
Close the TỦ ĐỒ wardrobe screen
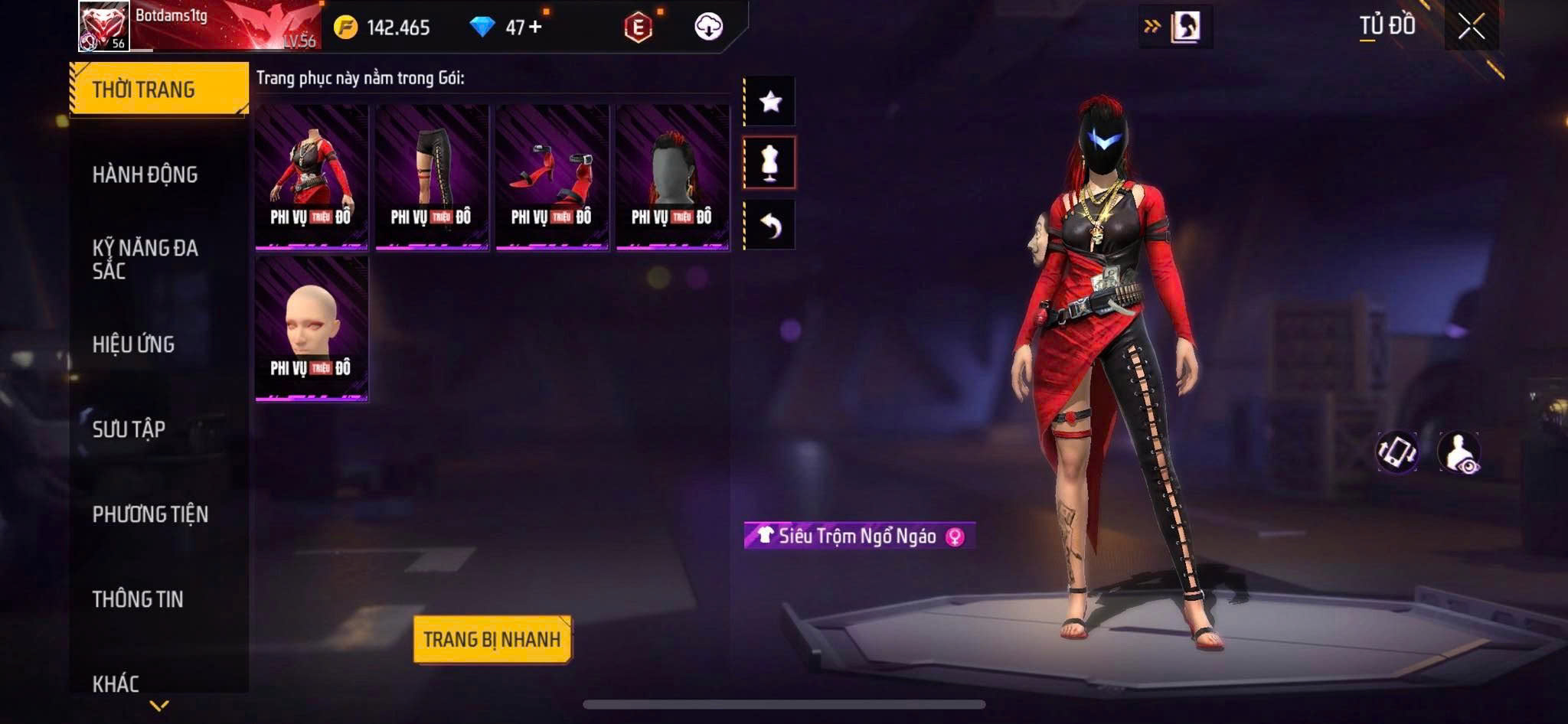(x=1471, y=27)
